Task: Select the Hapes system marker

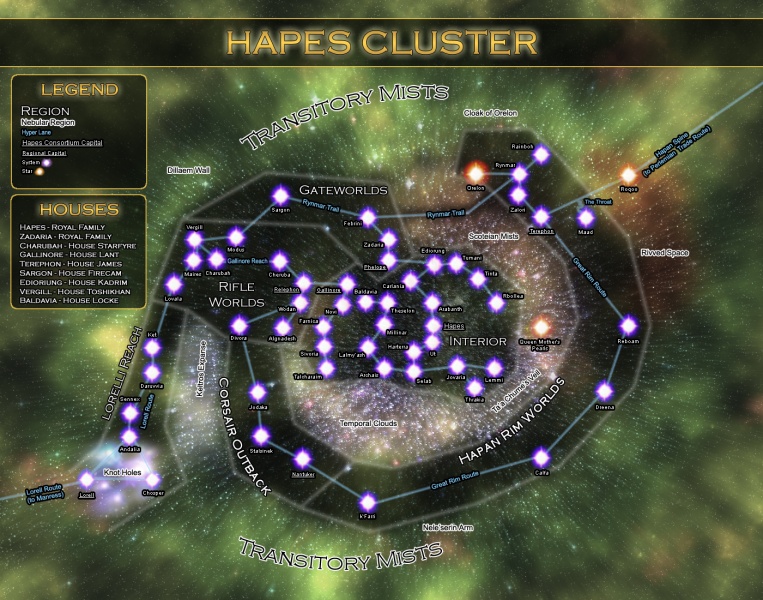Action: [x=433, y=325]
